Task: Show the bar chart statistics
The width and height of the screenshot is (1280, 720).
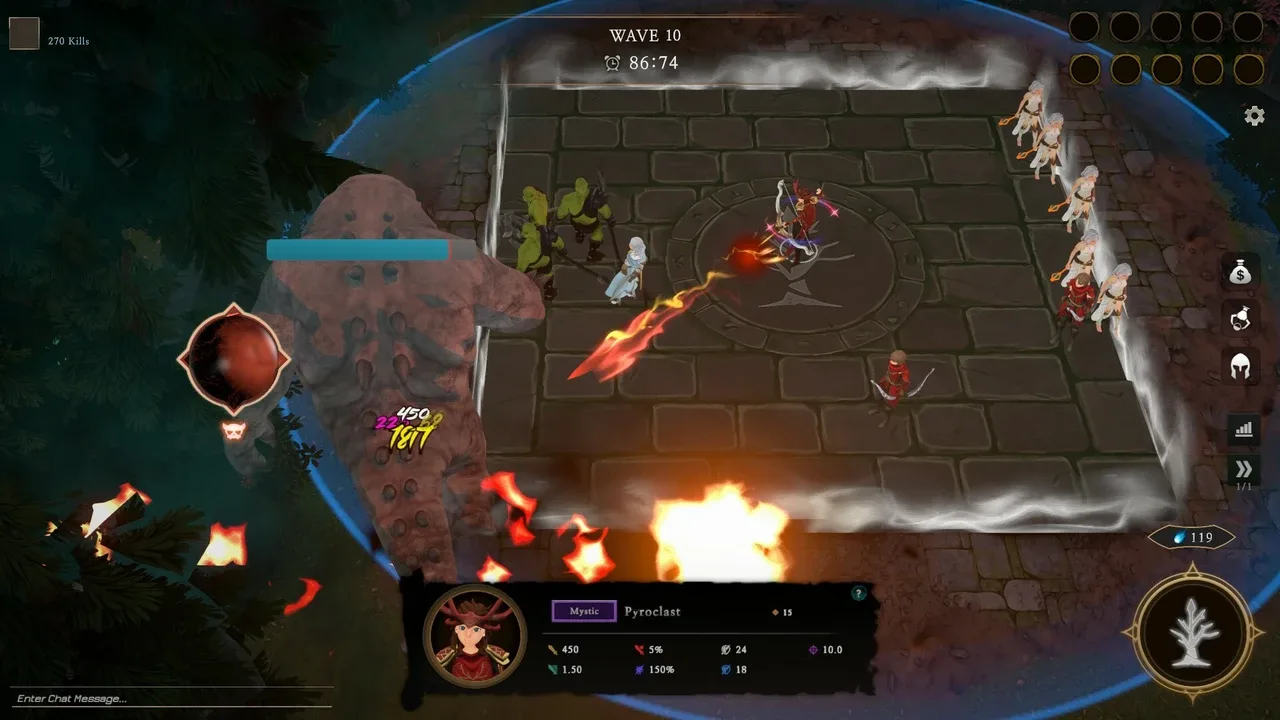Action: tap(1243, 429)
